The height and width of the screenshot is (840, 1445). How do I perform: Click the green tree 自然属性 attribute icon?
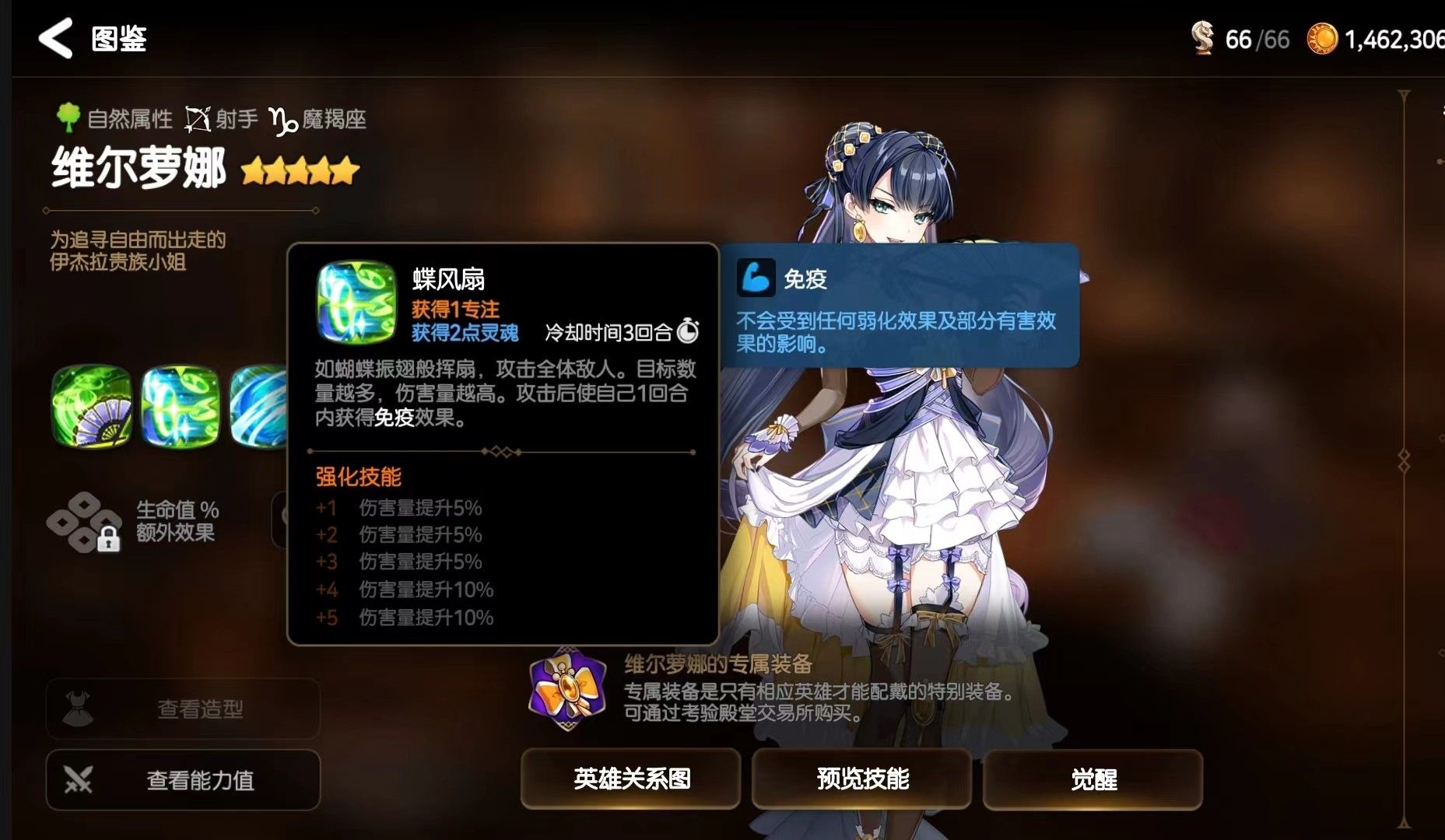[69, 117]
